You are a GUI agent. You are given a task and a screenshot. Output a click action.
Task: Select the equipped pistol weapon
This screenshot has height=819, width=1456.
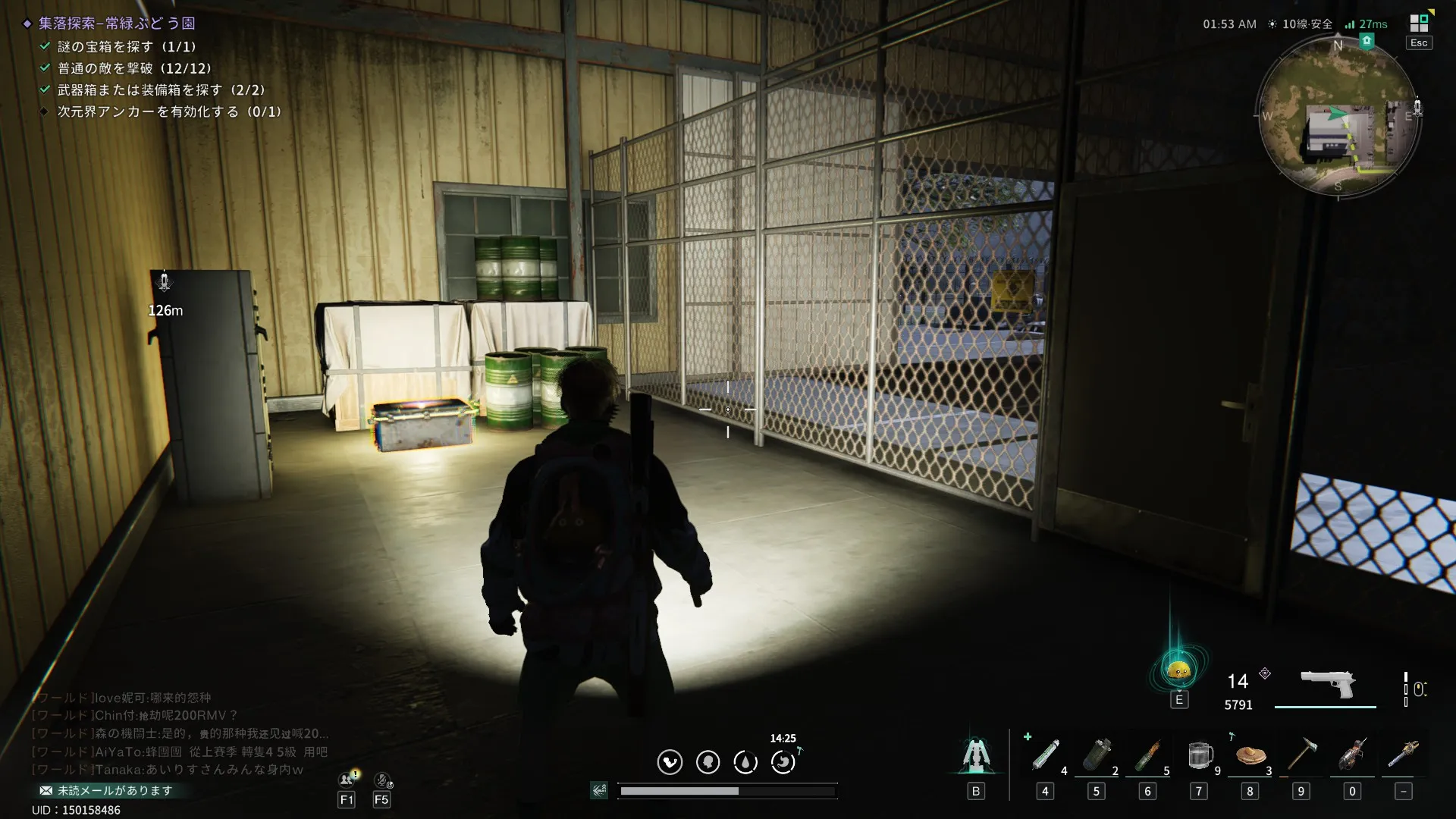pos(1327,684)
